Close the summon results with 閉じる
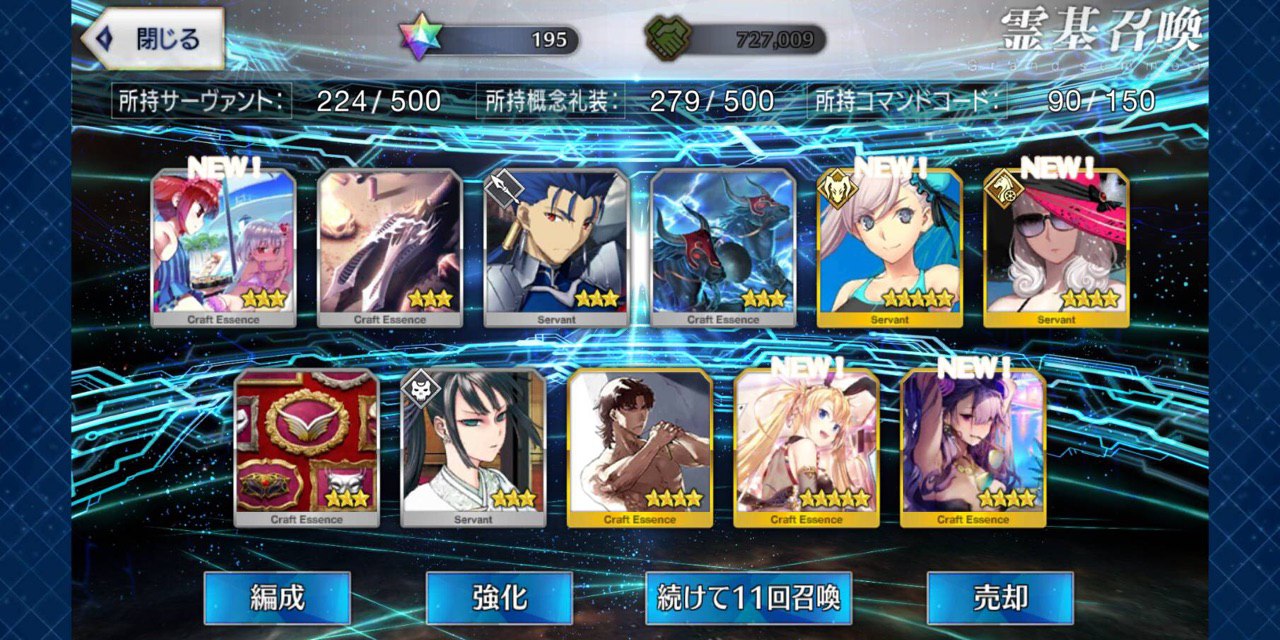The image size is (1280, 640). tap(153, 40)
